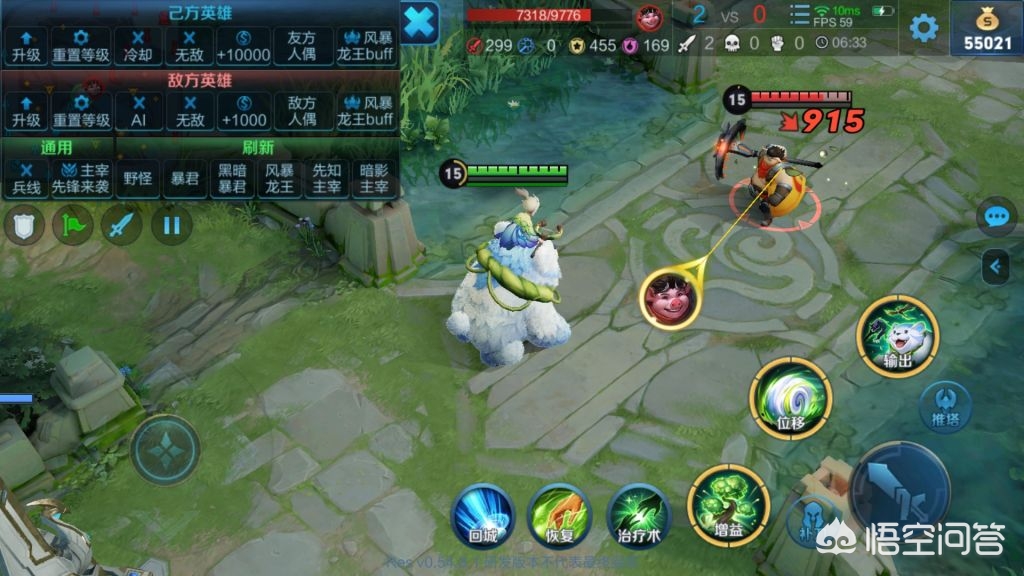Open the settings gear
The image size is (1024, 576).
(x=923, y=27)
